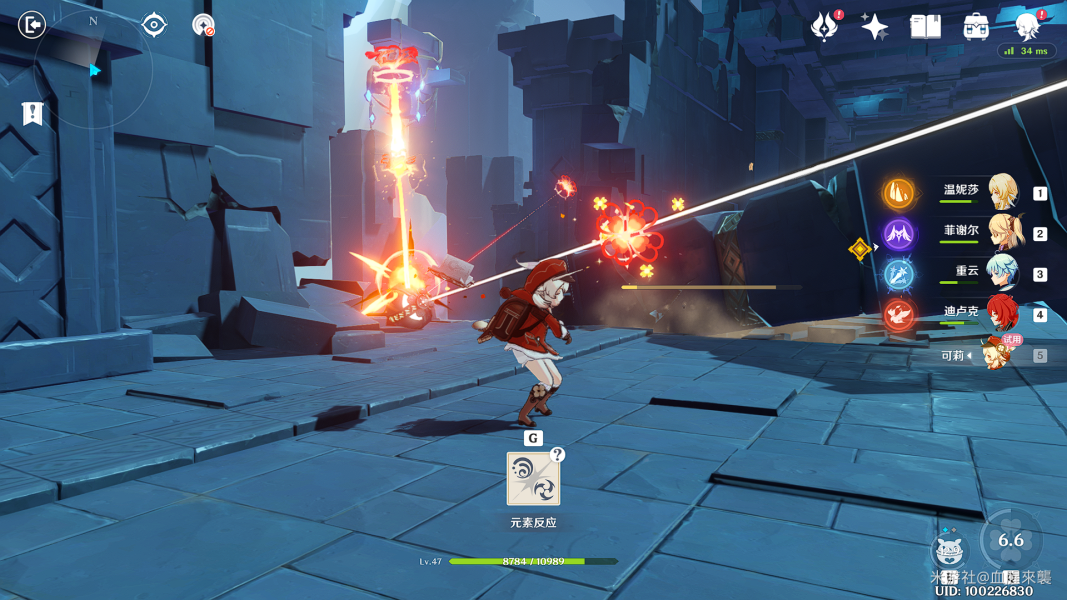Activate 迪卢克's red phoenix burst icon
Viewport: 1067px width, 600px height.
coord(899,315)
